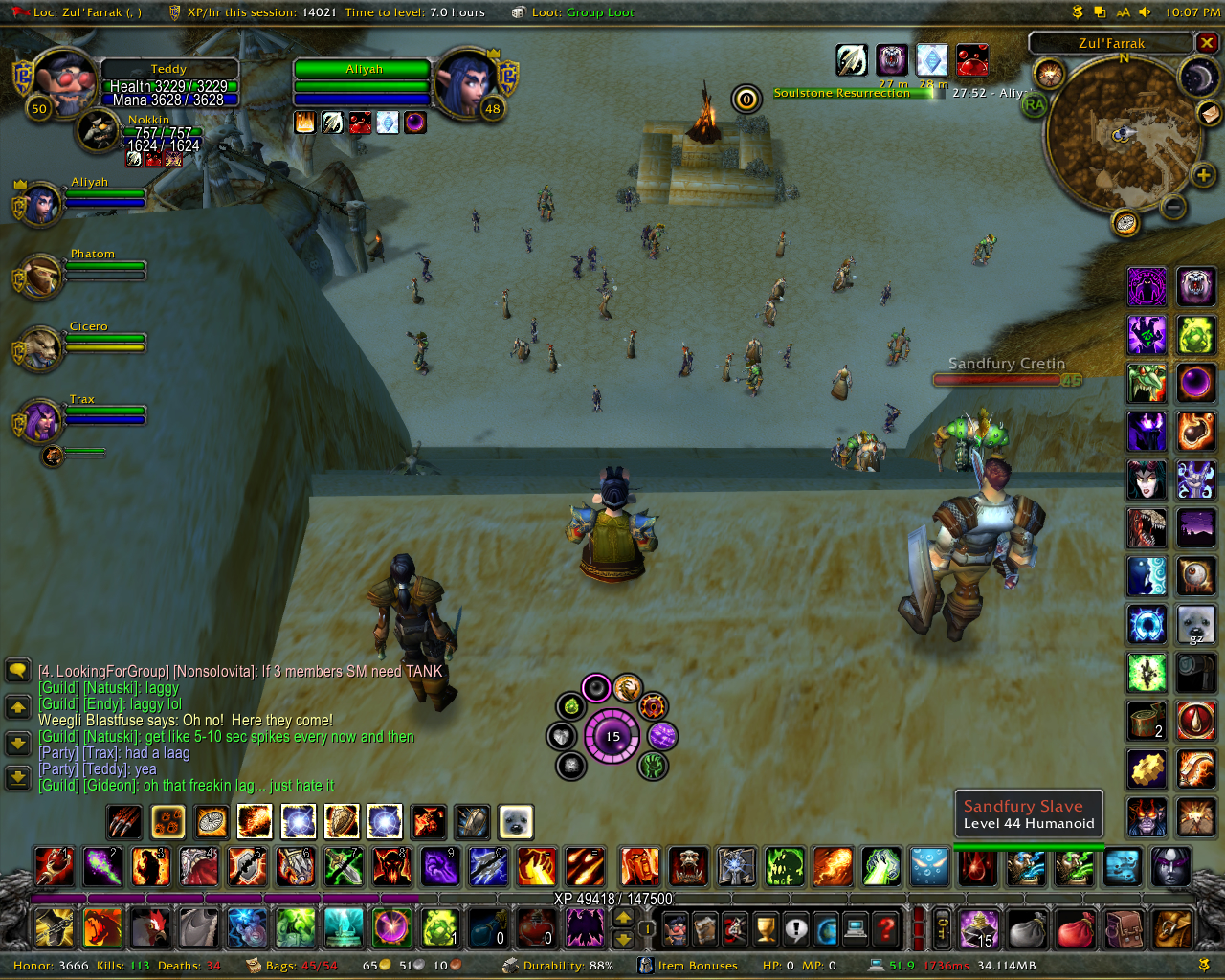Zoom in the minimap with the plus button

1202,175
